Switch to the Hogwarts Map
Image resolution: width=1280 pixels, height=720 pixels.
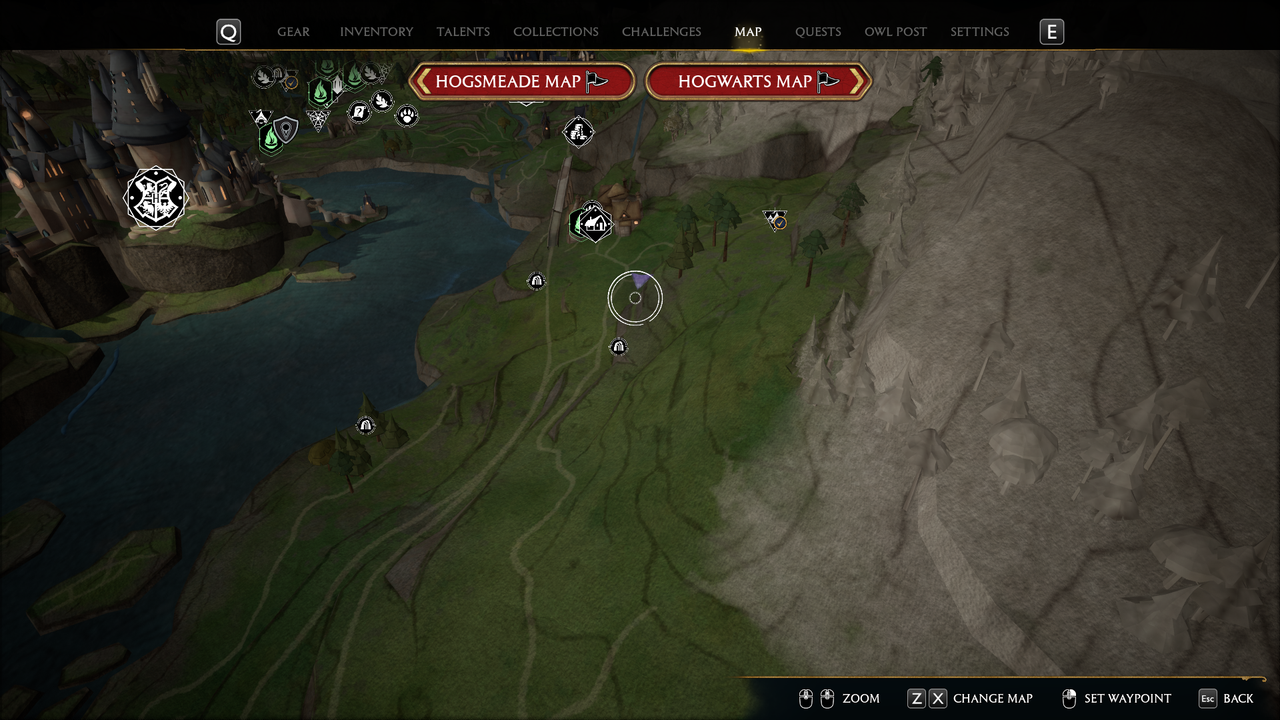[758, 81]
